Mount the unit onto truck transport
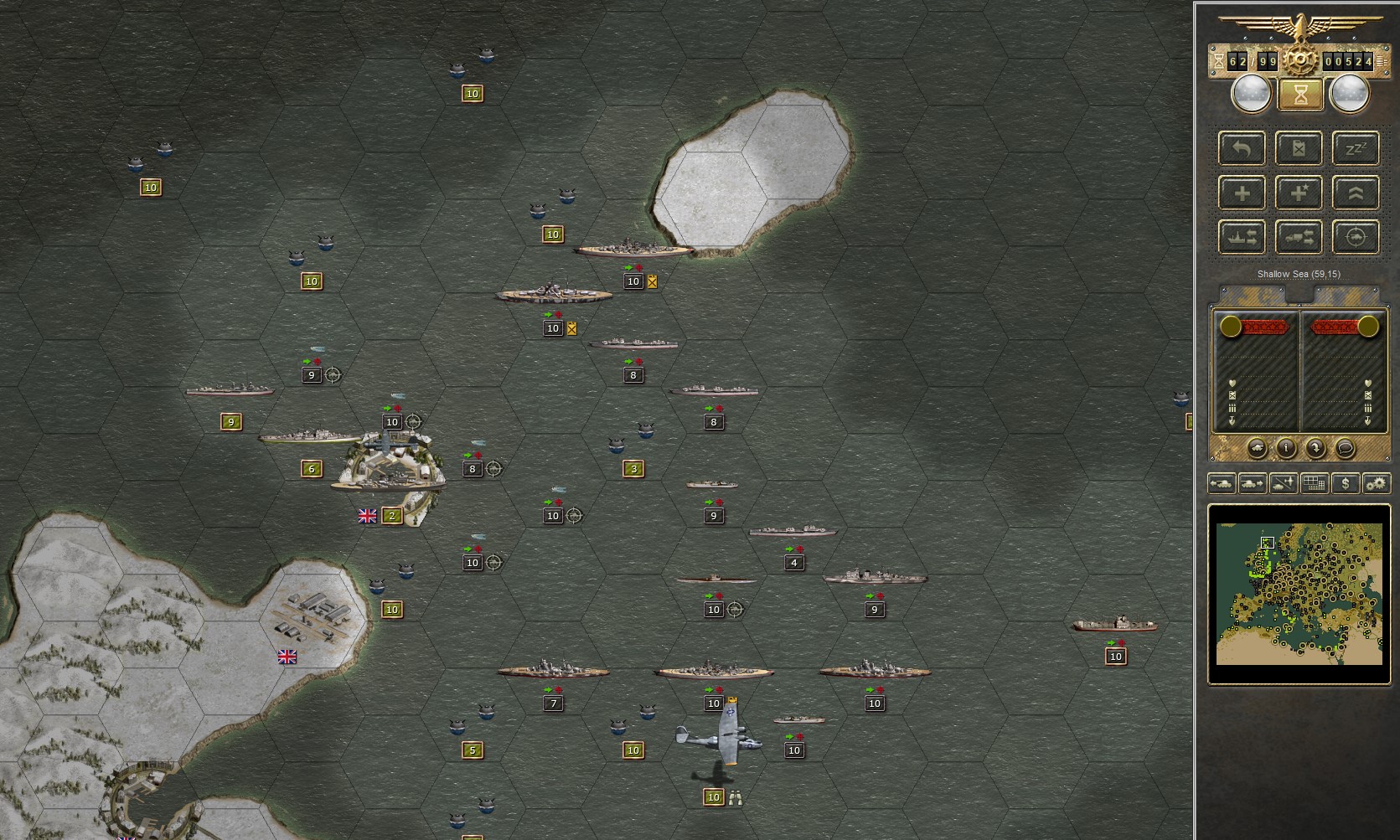 pyautogui.click(x=1298, y=237)
